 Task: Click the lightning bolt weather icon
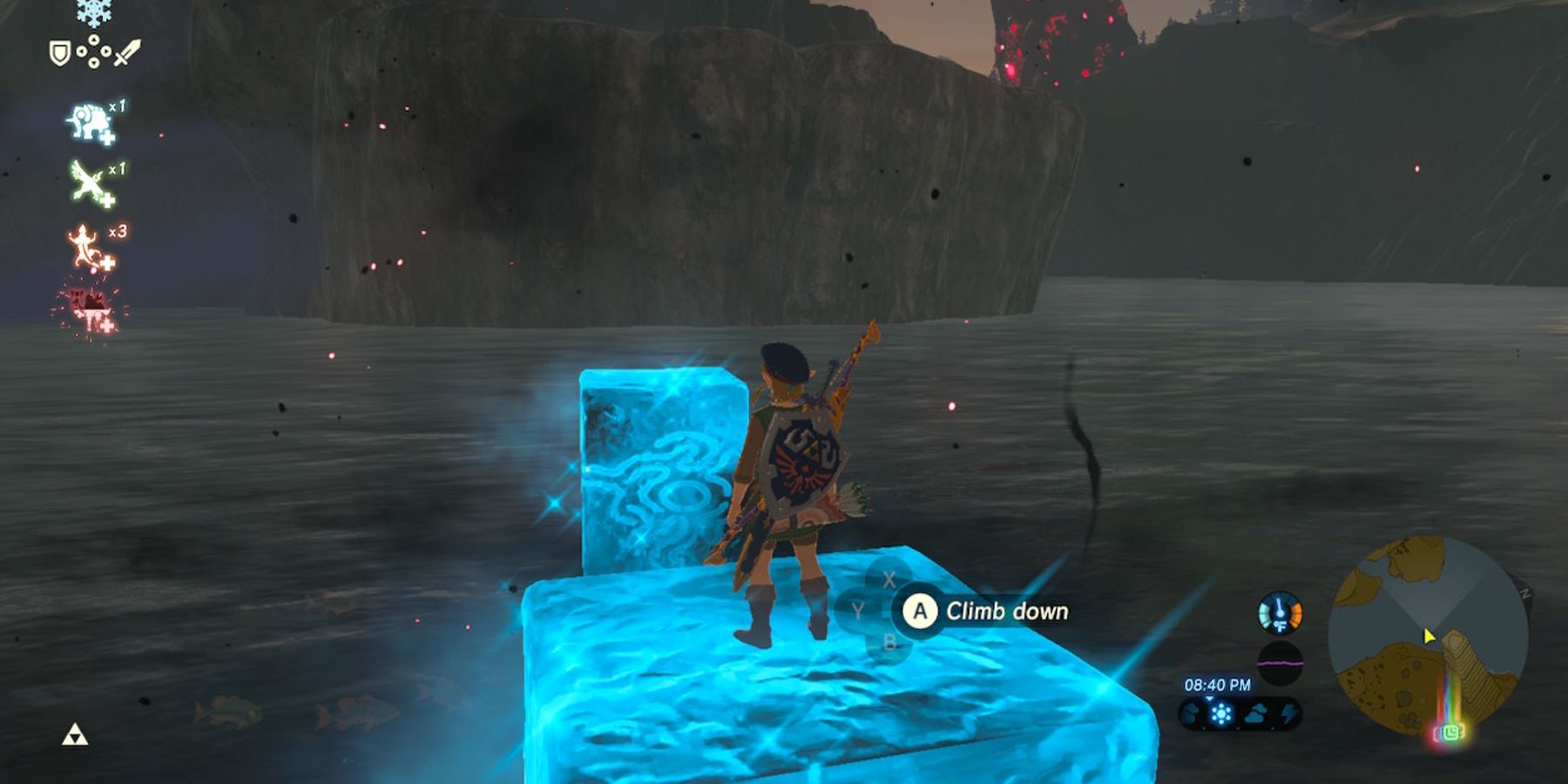[x=1289, y=713]
